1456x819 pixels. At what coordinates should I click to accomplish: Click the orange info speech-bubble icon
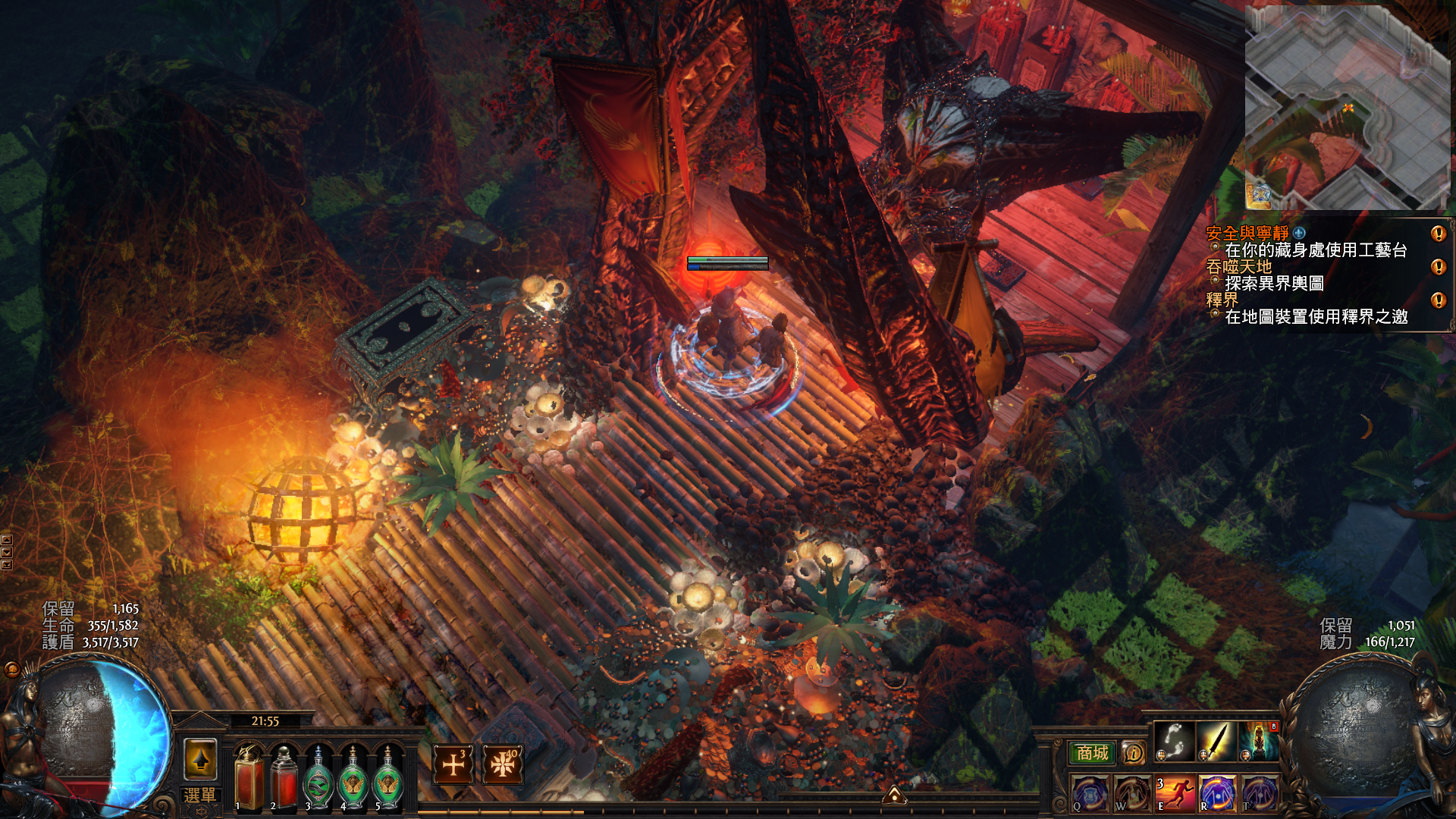tap(1133, 753)
